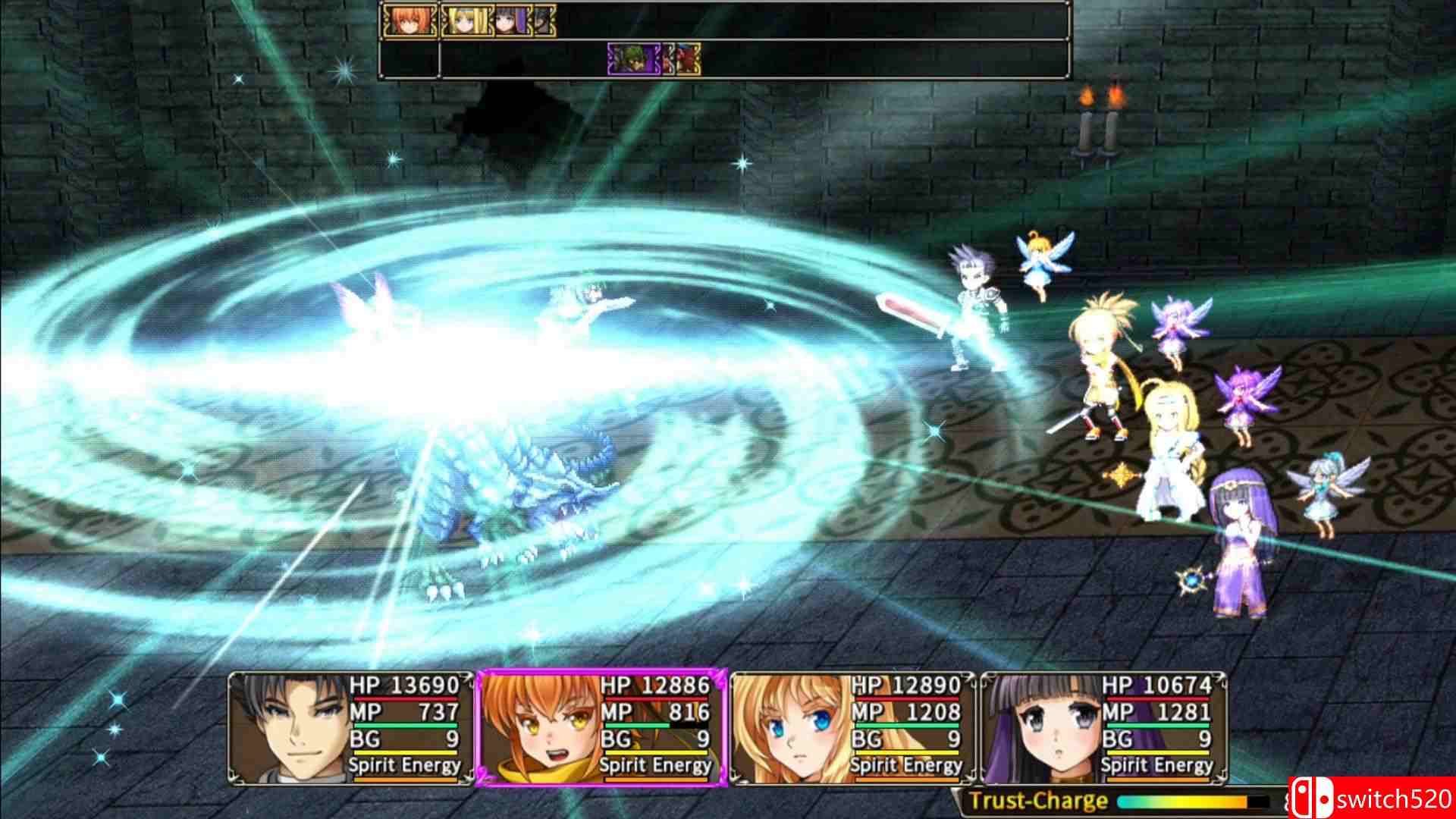This screenshot has width=1456, height=819.
Task: Click the blonde character's portrait in the turn bar
Action: click(466, 20)
